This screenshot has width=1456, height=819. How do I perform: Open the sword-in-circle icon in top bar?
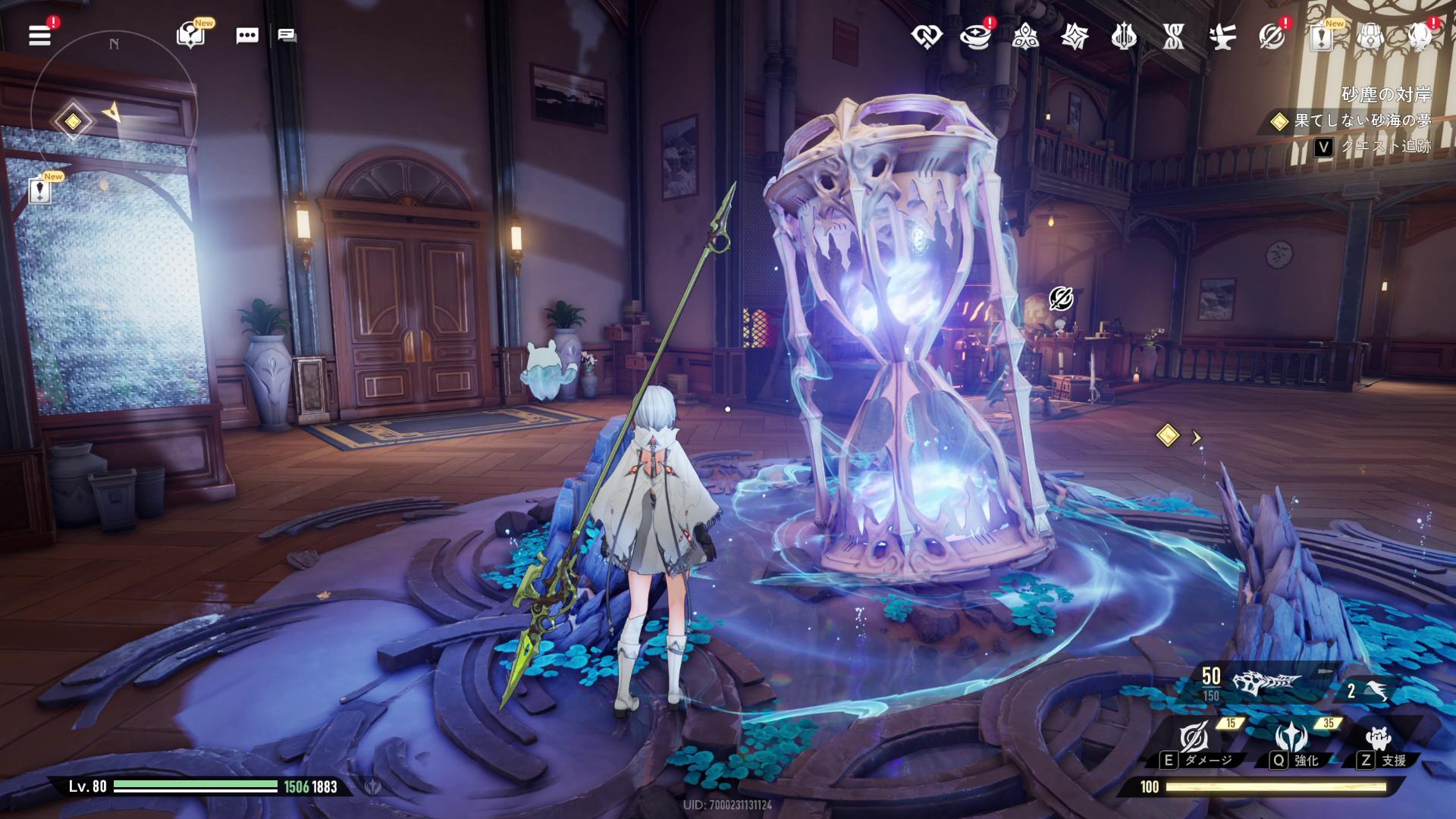pyautogui.click(x=1272, y=36)
